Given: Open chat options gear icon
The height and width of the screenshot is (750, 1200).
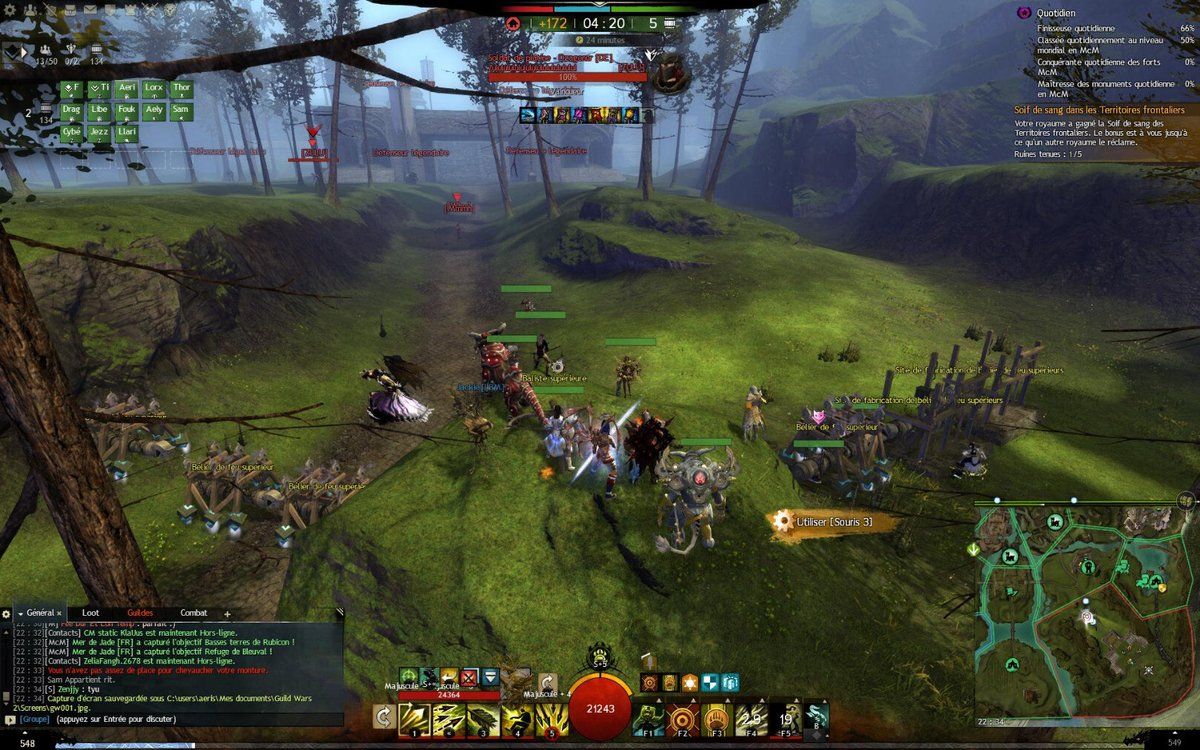Looking at the screenshot, I should point(7,613).
